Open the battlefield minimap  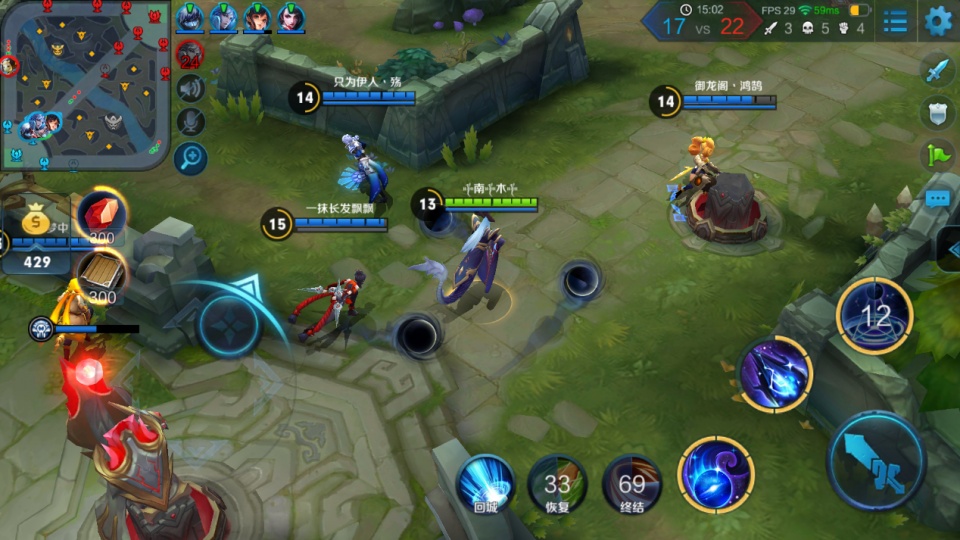85,84
